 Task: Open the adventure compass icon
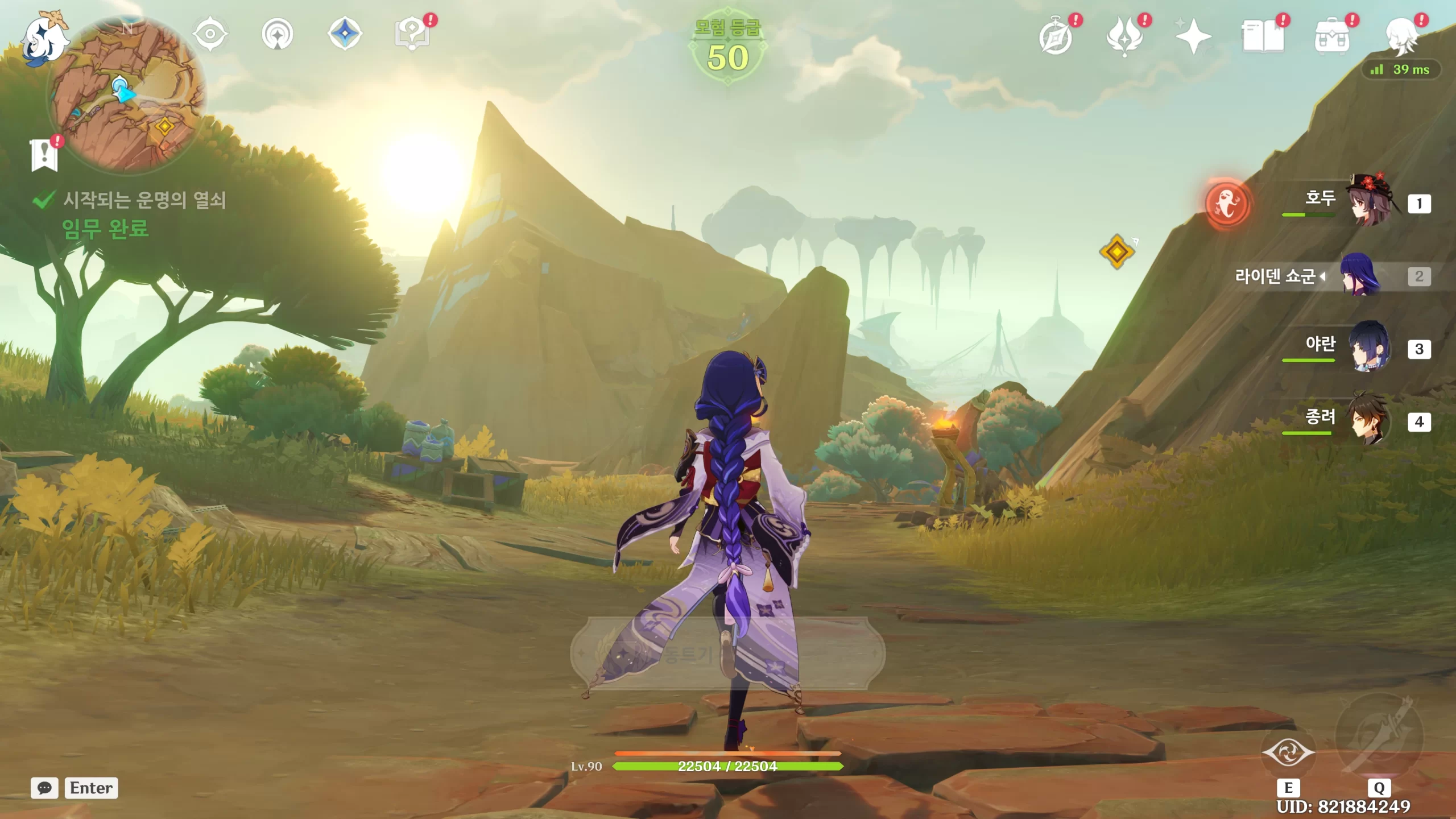(x=1056, y=38)
